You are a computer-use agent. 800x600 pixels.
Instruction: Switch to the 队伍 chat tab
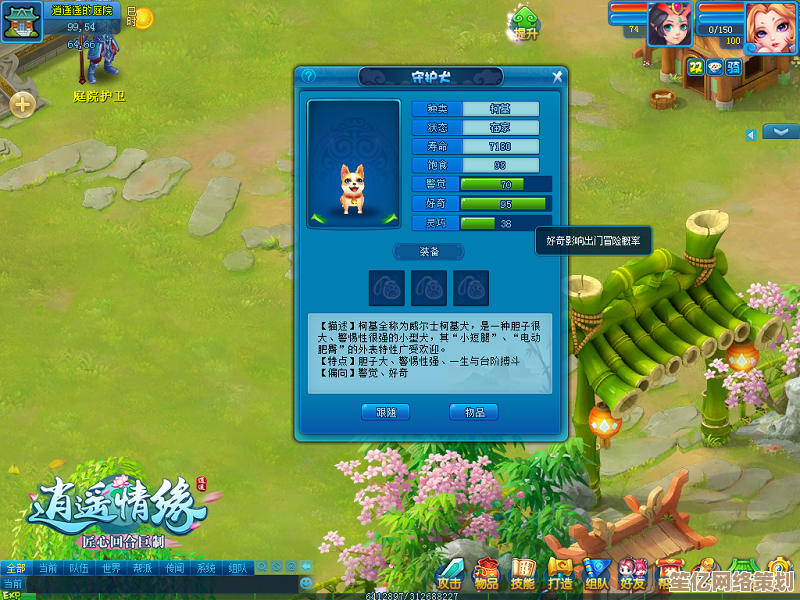(79, 568)
